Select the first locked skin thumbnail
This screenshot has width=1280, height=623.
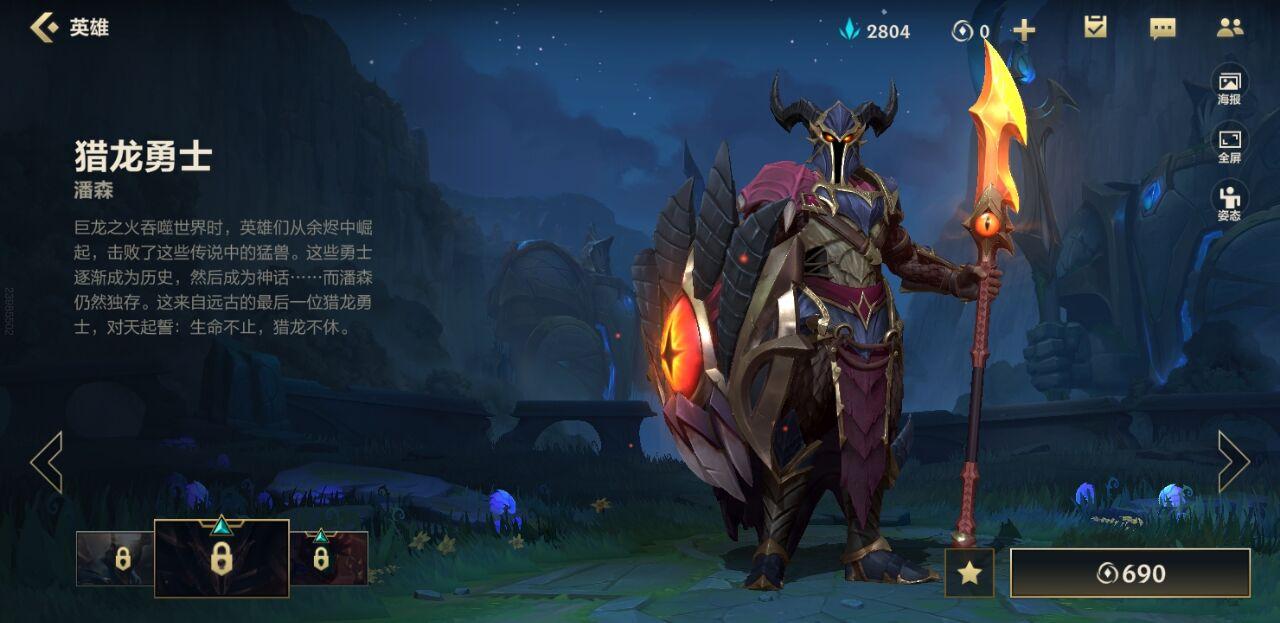pos(115,558)
